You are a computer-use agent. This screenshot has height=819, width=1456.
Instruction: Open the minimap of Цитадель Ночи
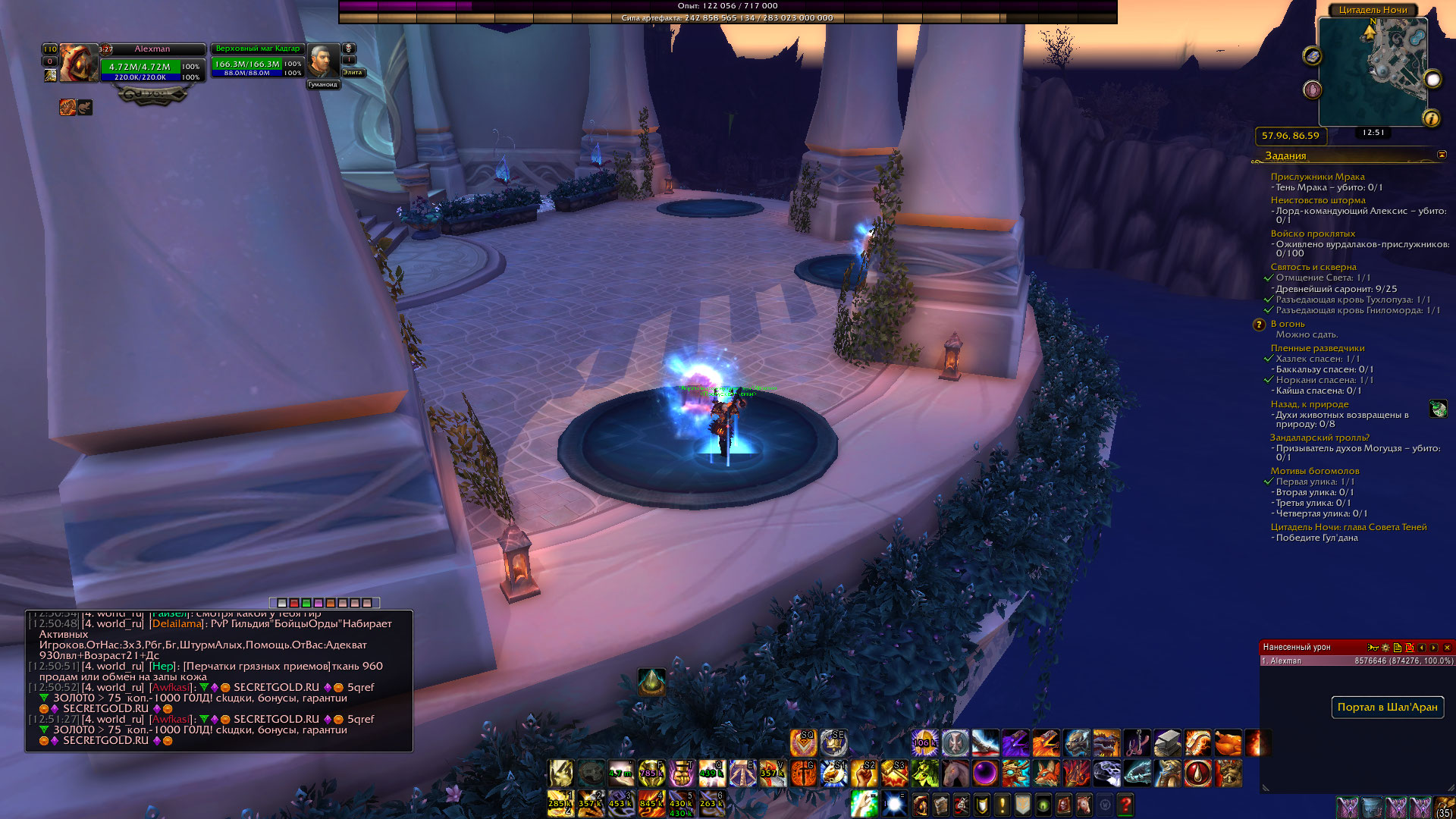tap(1373, 72)
